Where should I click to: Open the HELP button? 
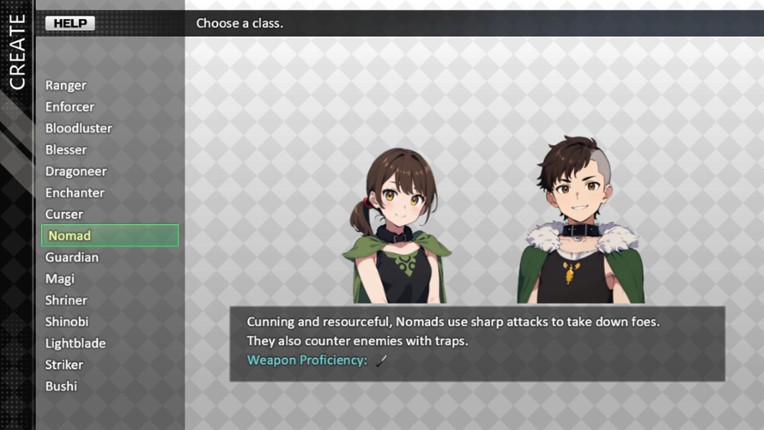(69, 23)
